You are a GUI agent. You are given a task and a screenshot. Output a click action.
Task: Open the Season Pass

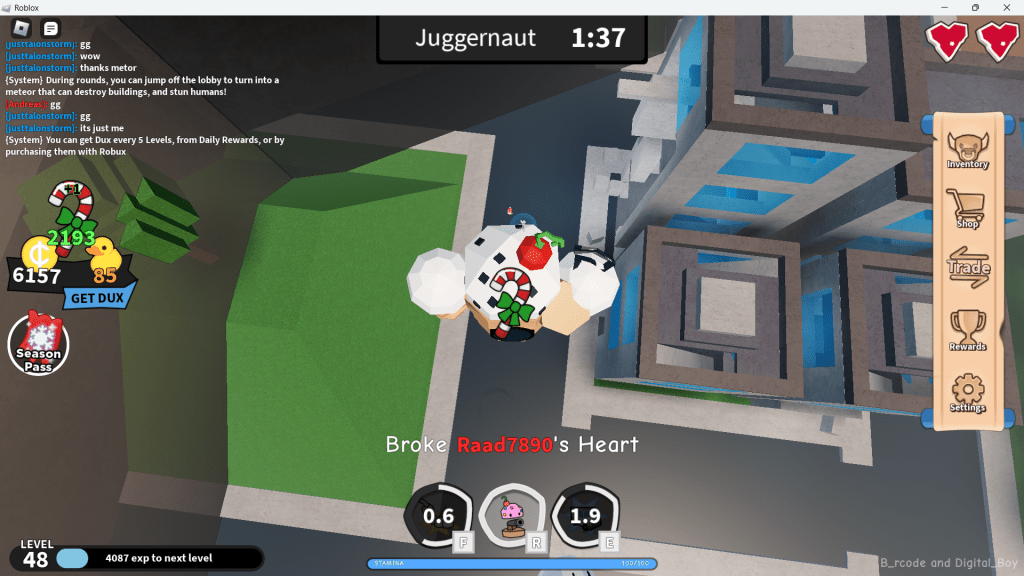coord(38,345)
